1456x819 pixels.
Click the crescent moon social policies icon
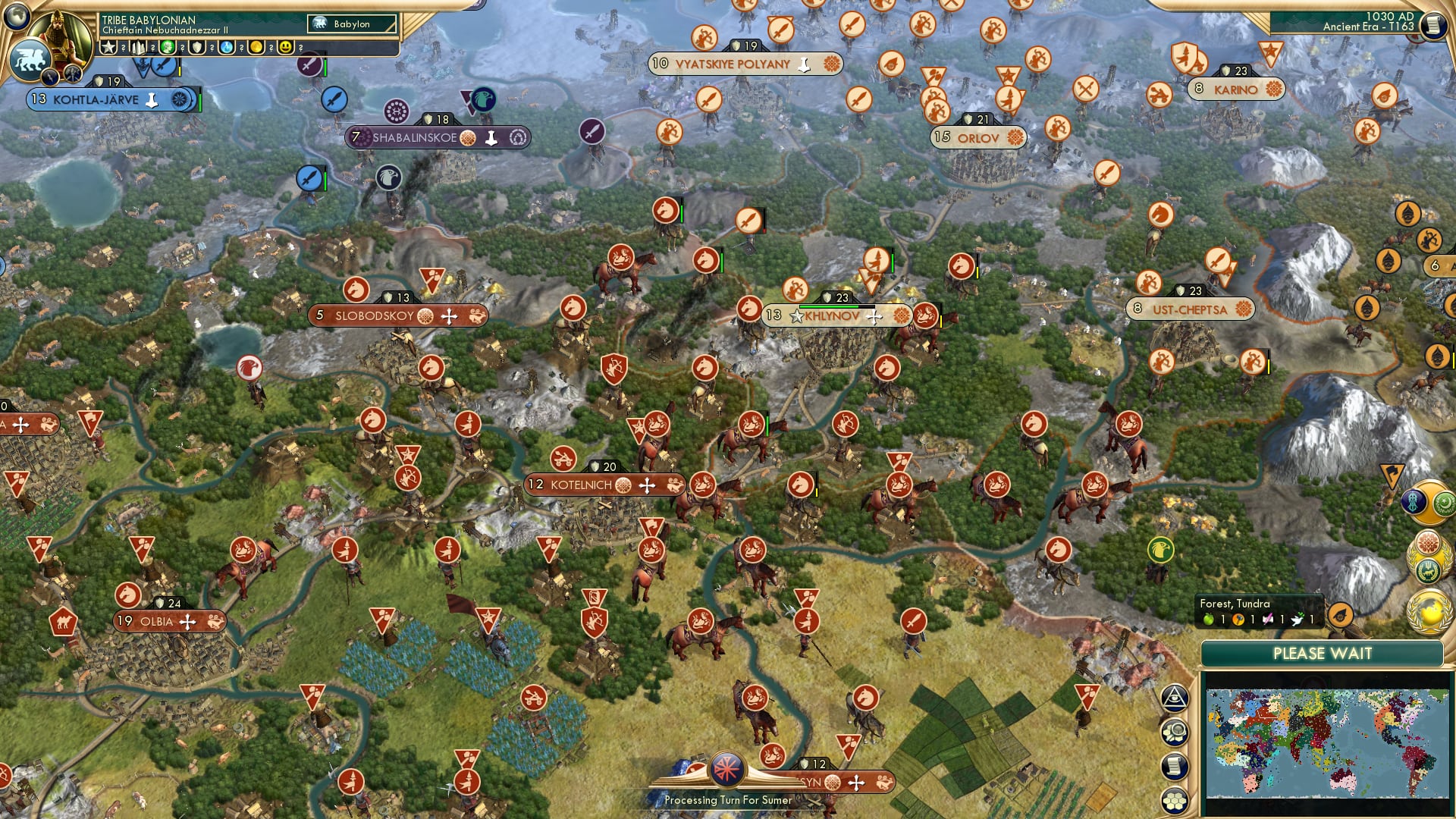tap(1445, 503)
